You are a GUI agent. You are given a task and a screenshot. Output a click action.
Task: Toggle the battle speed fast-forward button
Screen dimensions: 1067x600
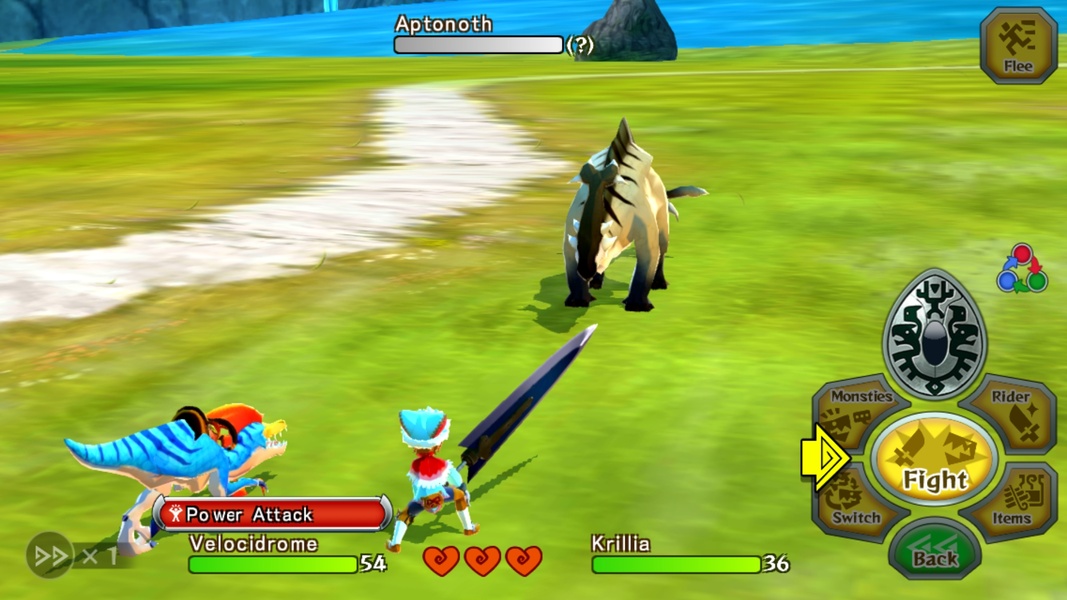click(50, 556)
